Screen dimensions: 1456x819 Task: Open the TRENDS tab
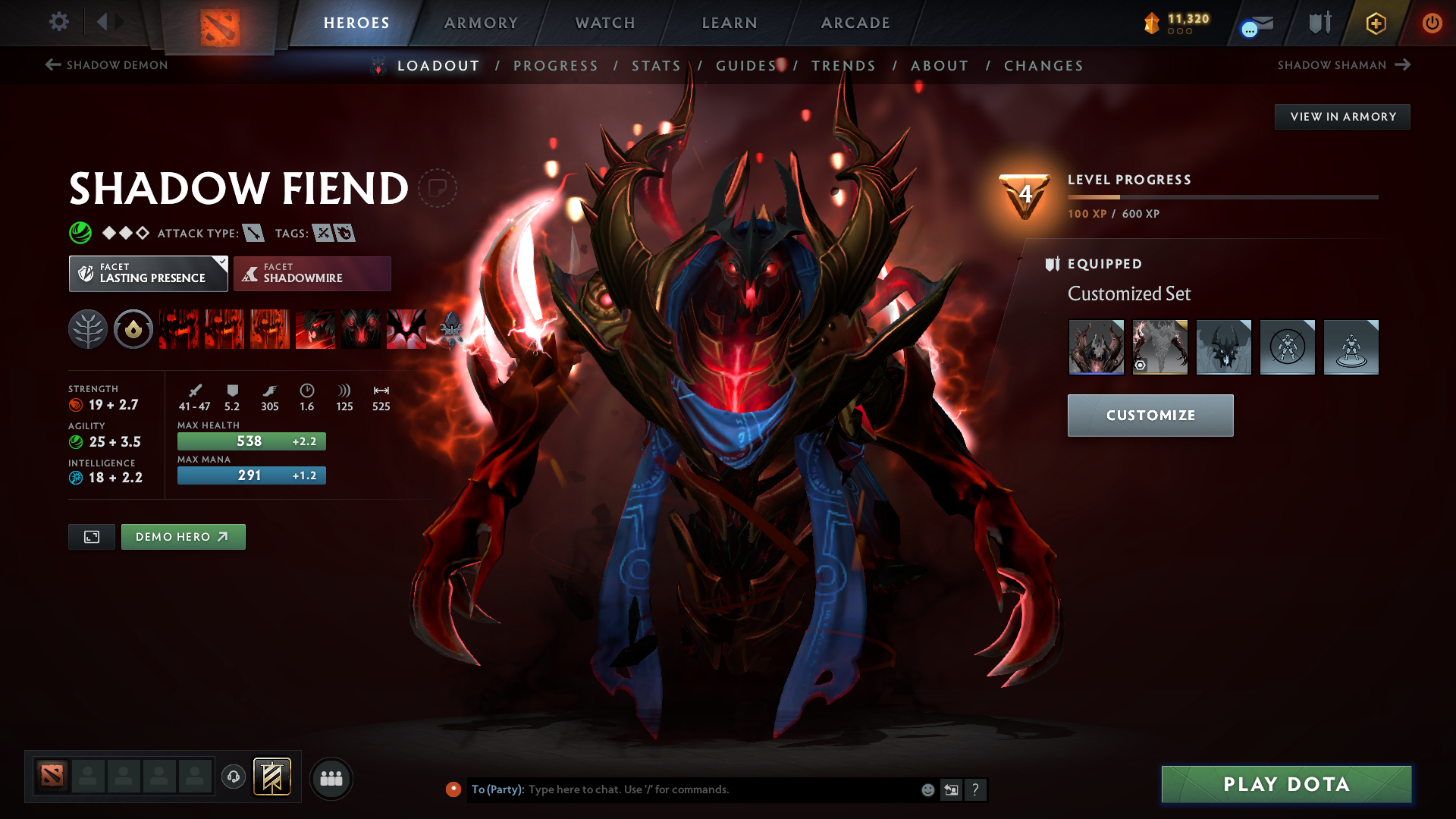coord(844,66)
